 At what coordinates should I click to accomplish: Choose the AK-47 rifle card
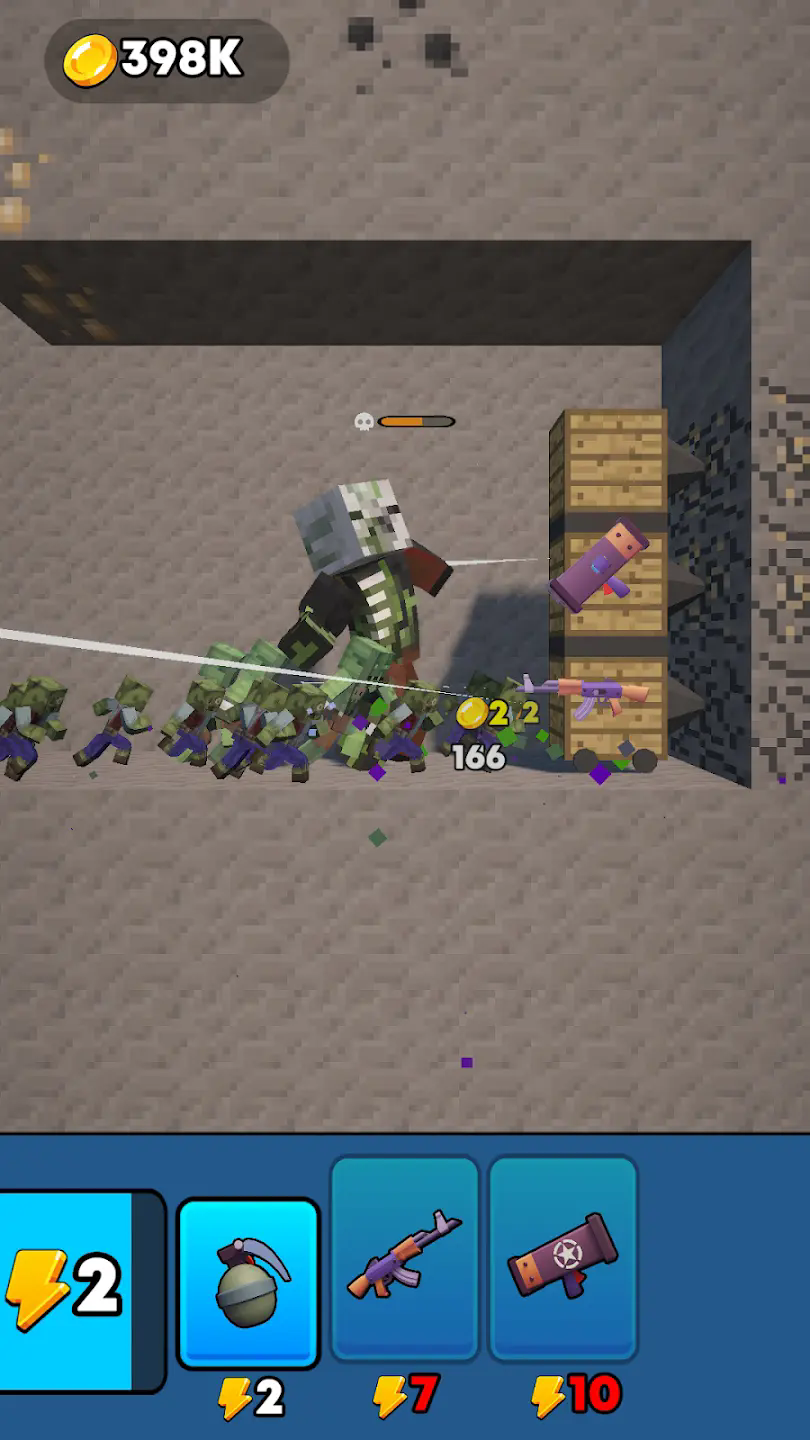pos(404,1258)
